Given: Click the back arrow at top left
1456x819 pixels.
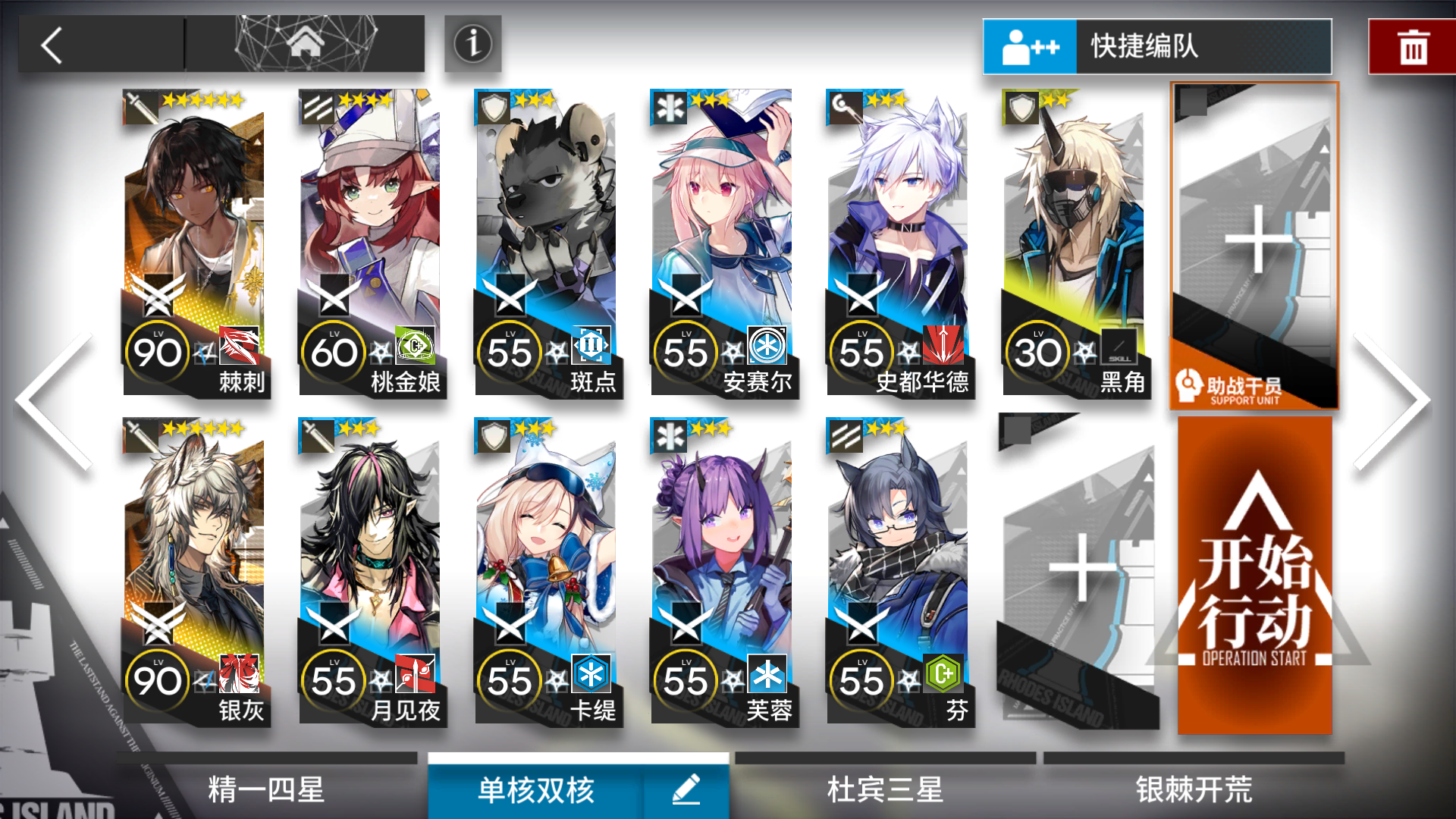Looking at the screenshot, I should coord(52,45).
